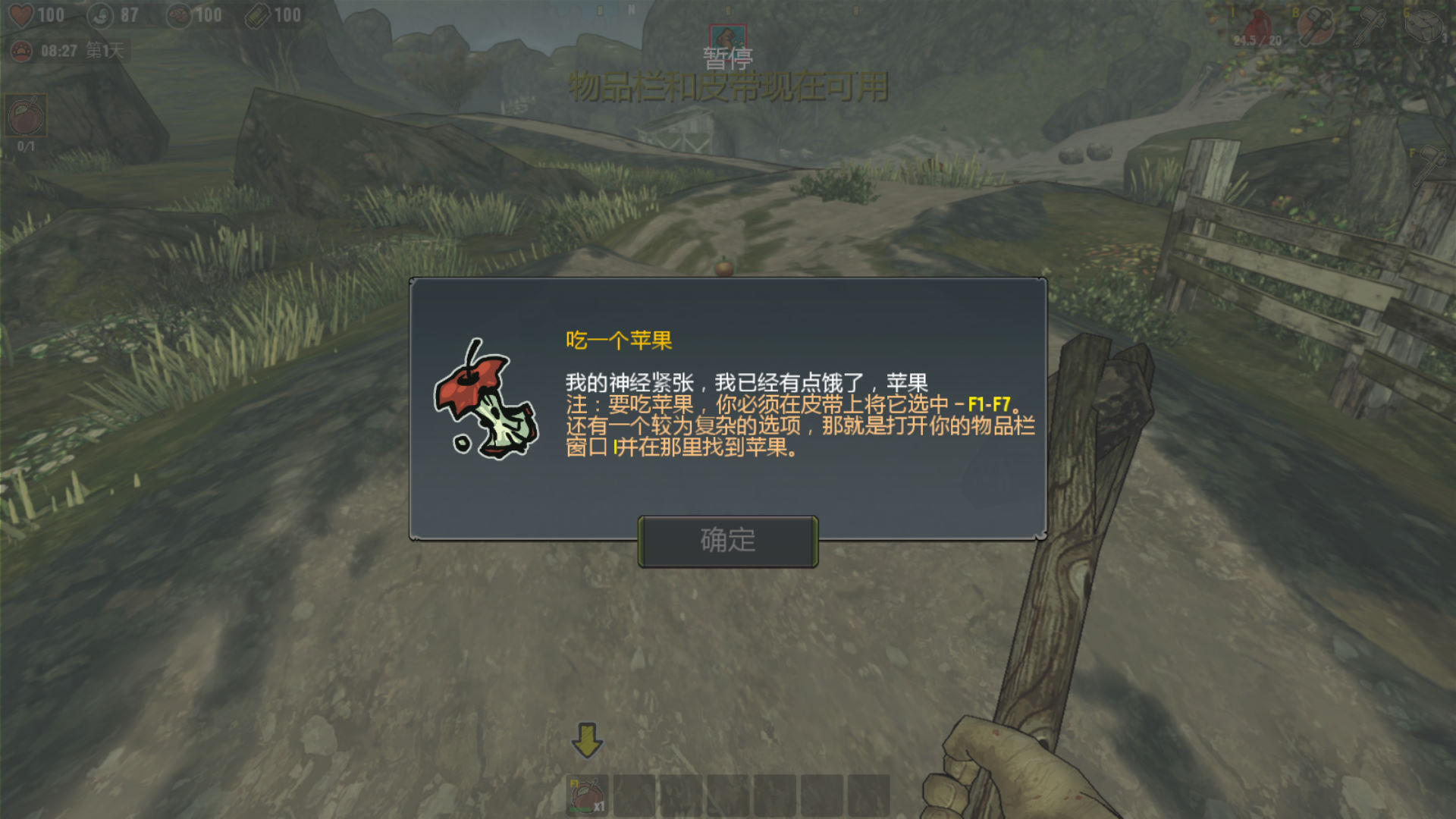Select the stone axe icon labeled B
1456x819 pixels.
[x=1316, y=25]
